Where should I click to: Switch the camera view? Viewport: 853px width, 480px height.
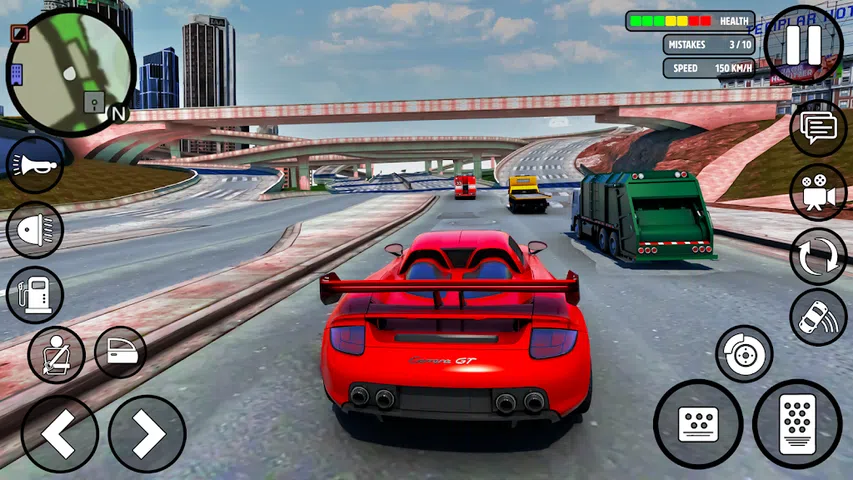[818, 192]
